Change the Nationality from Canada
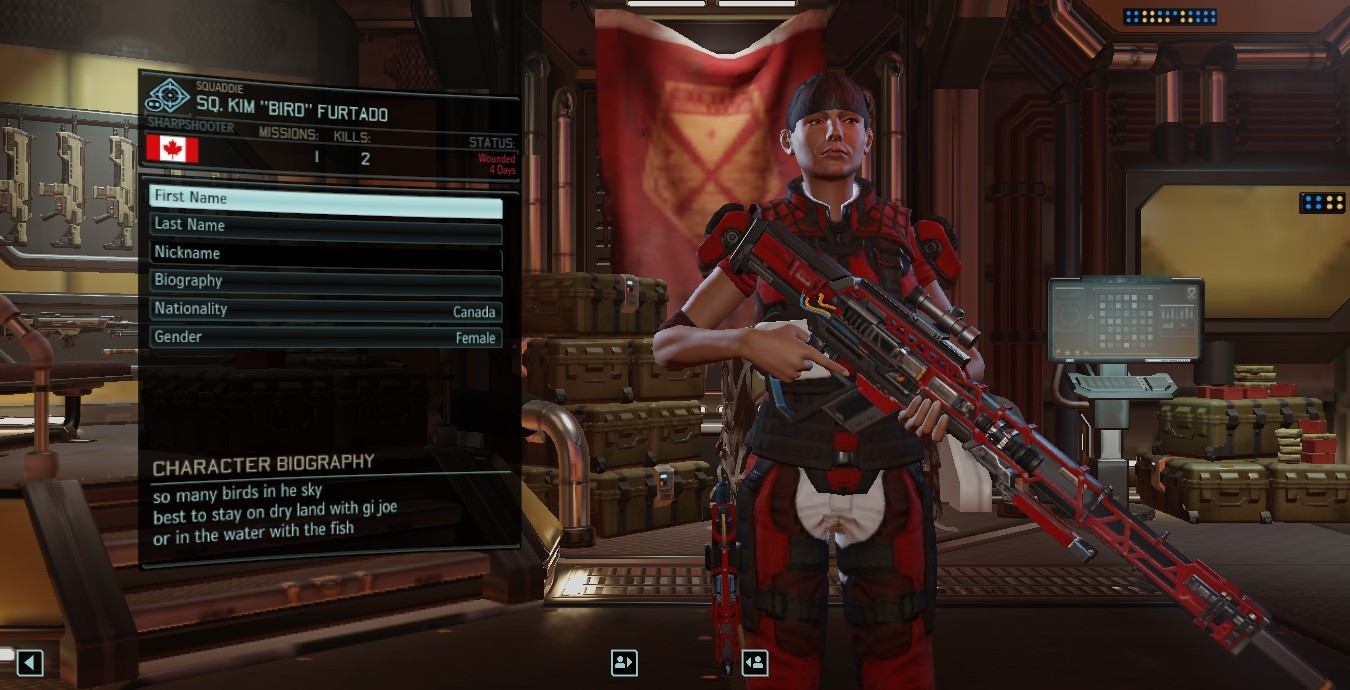Viewport: 1350px width, 690px height. pos(325,310)
